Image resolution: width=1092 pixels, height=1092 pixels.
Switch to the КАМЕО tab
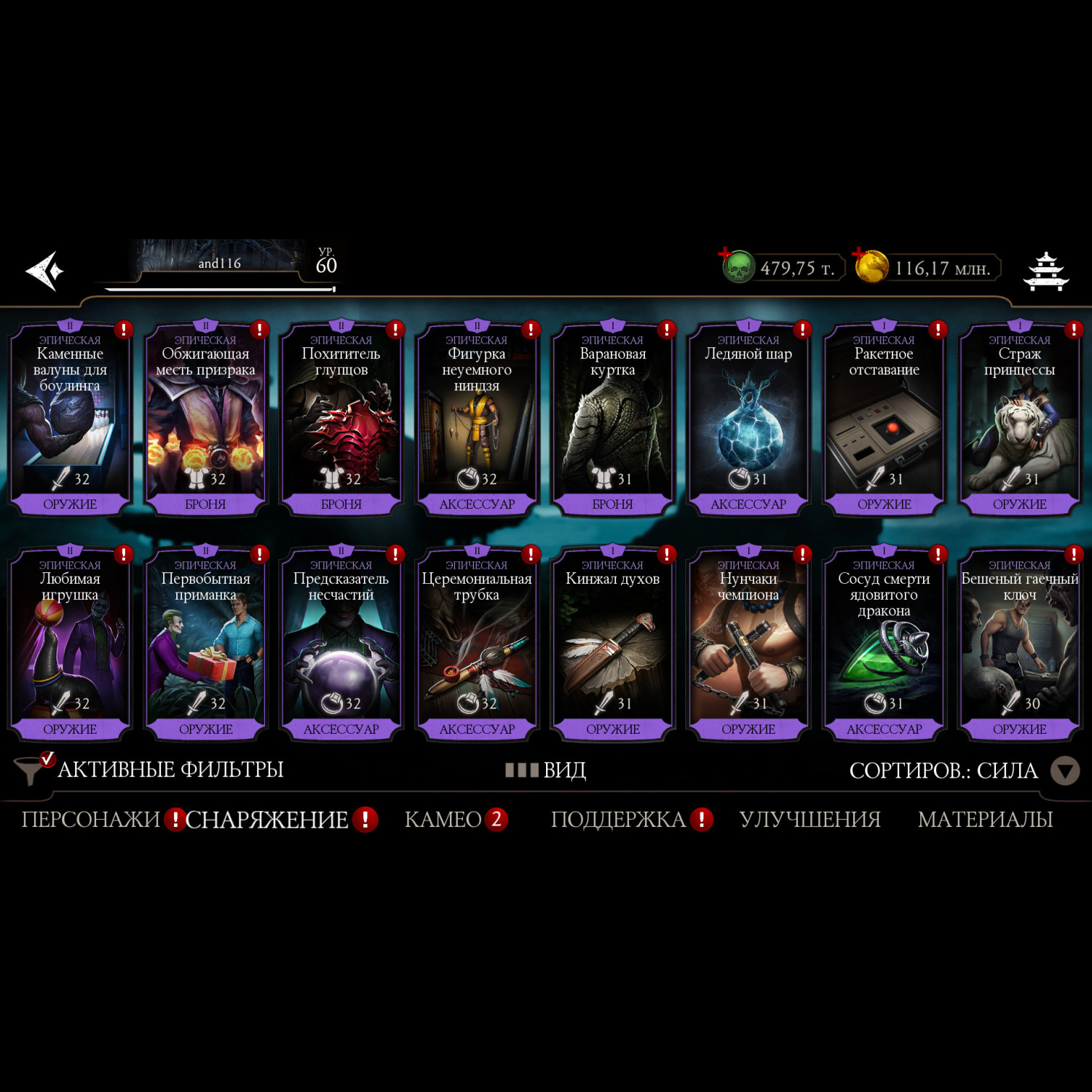[443, 820]
